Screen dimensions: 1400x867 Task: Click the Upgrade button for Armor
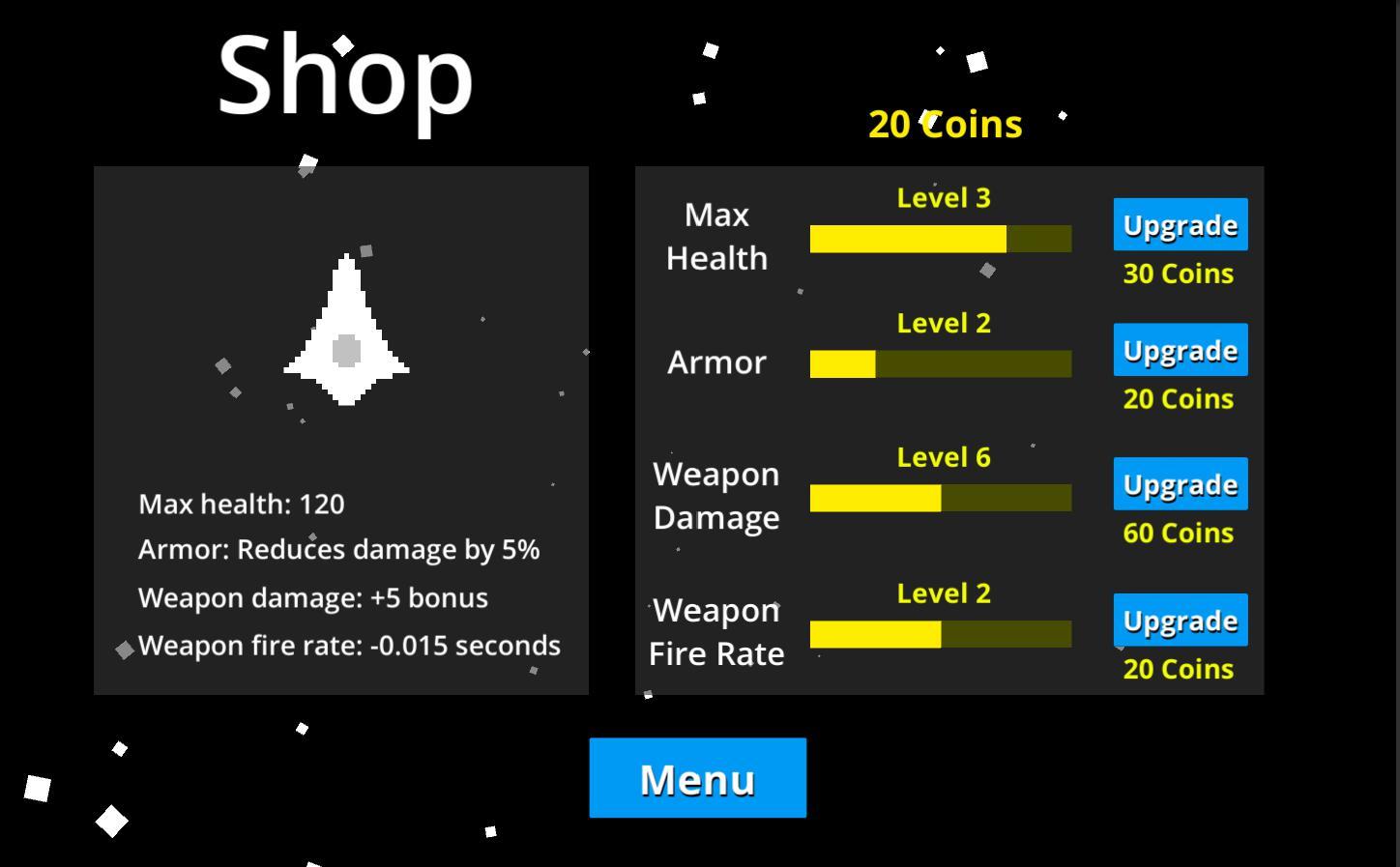(x=1180, y=350)
